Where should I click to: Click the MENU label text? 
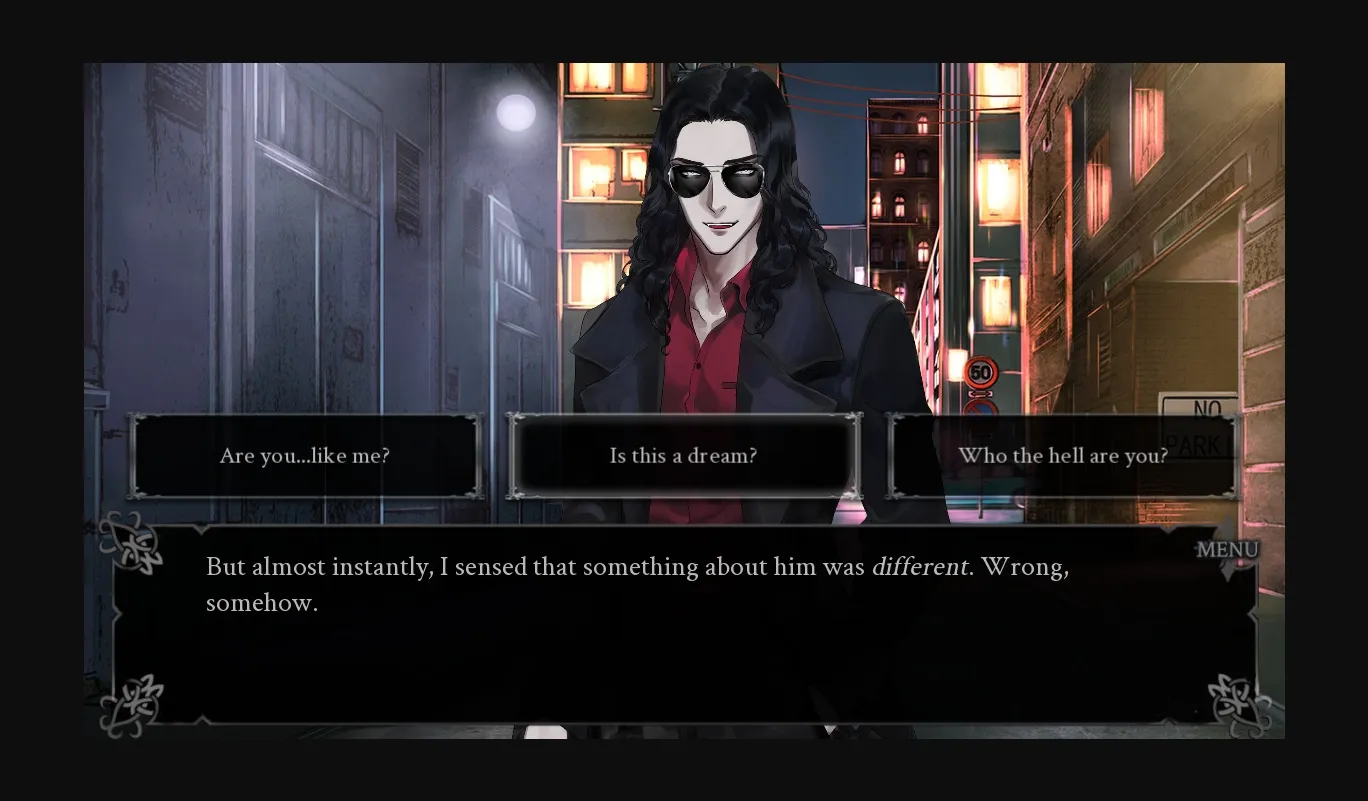[x=1229, y=549]
